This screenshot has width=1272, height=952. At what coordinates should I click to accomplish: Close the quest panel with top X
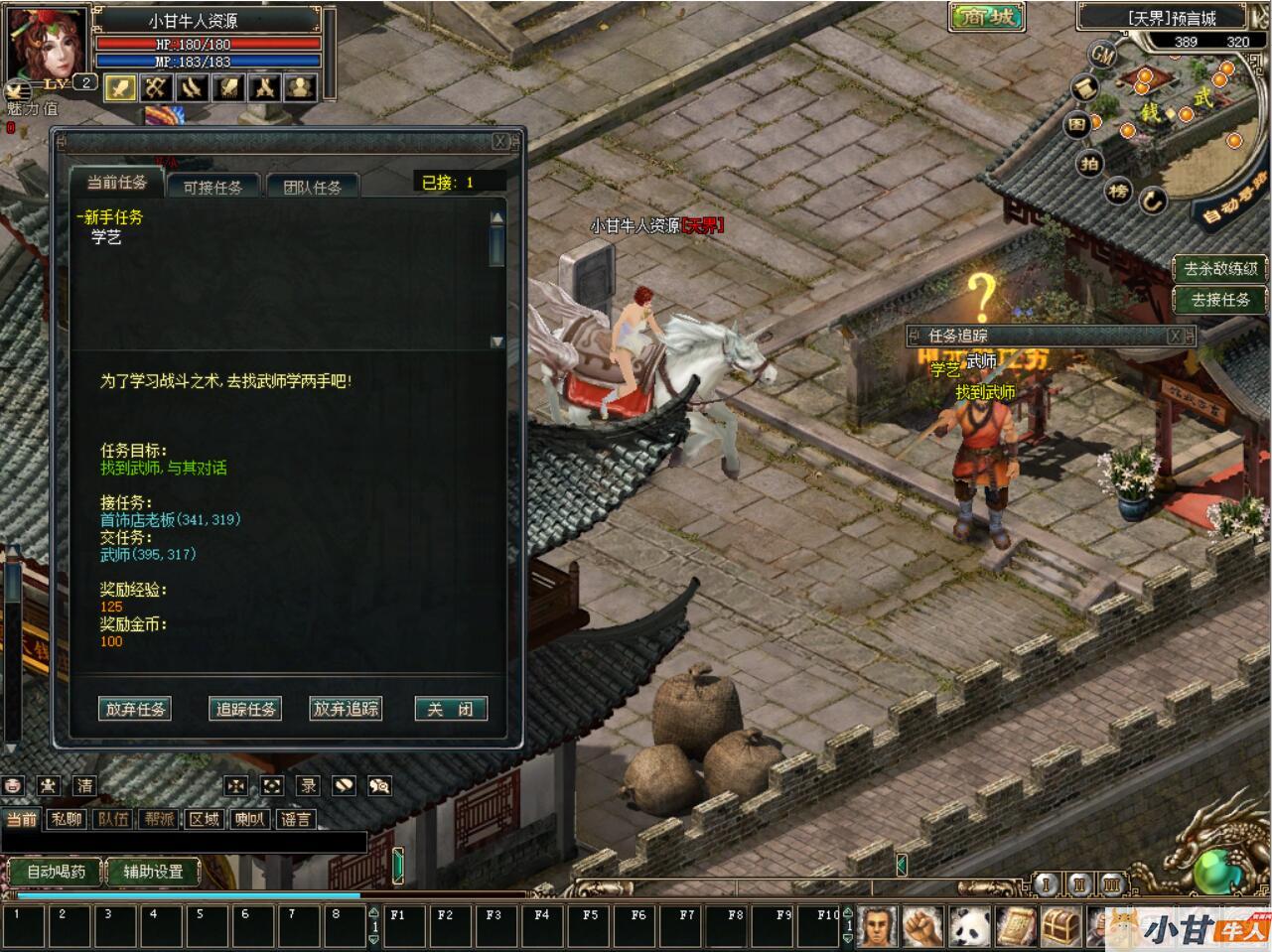pos(501,142)
